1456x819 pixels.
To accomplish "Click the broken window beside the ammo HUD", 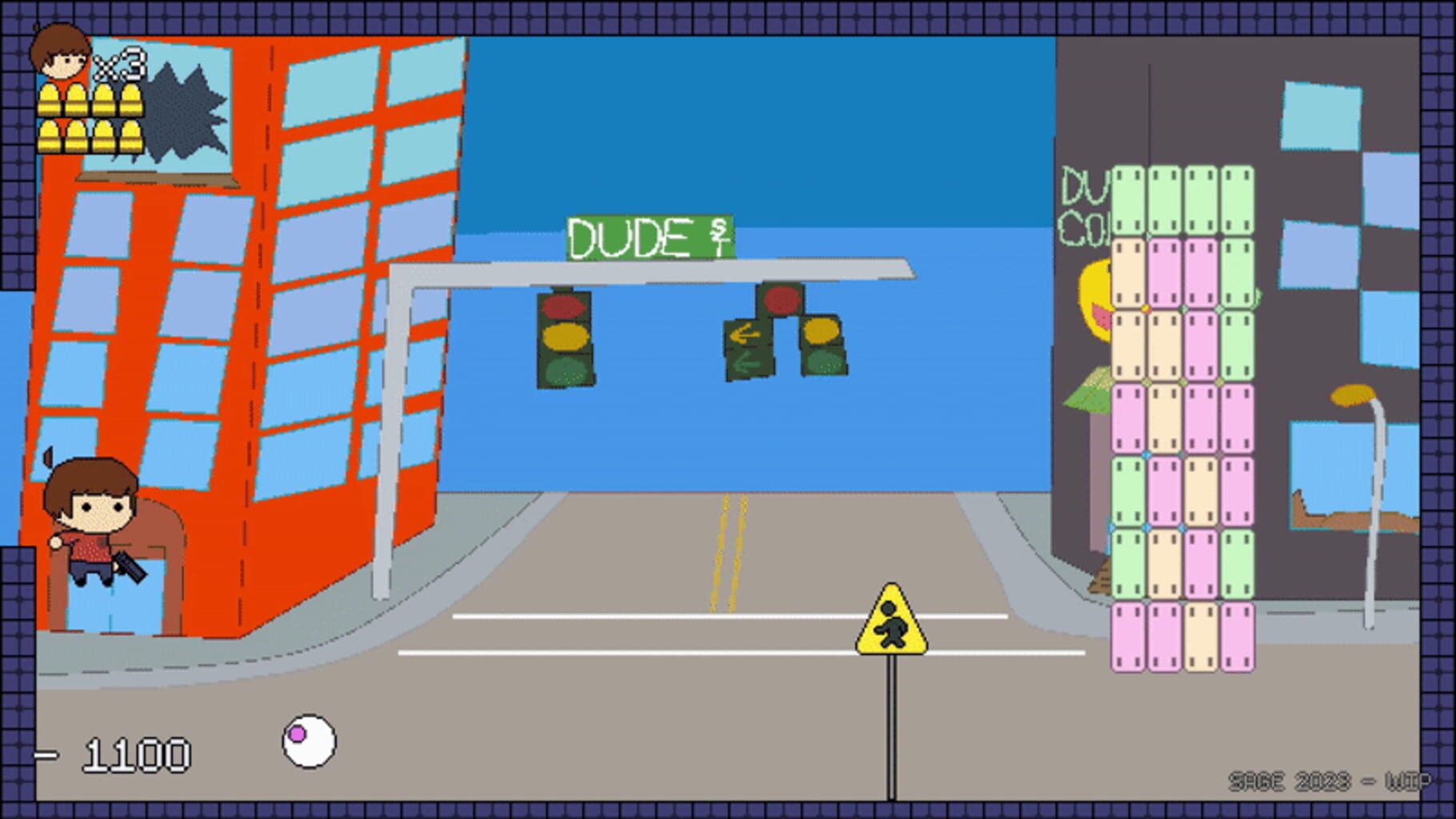I will [180, 112].
